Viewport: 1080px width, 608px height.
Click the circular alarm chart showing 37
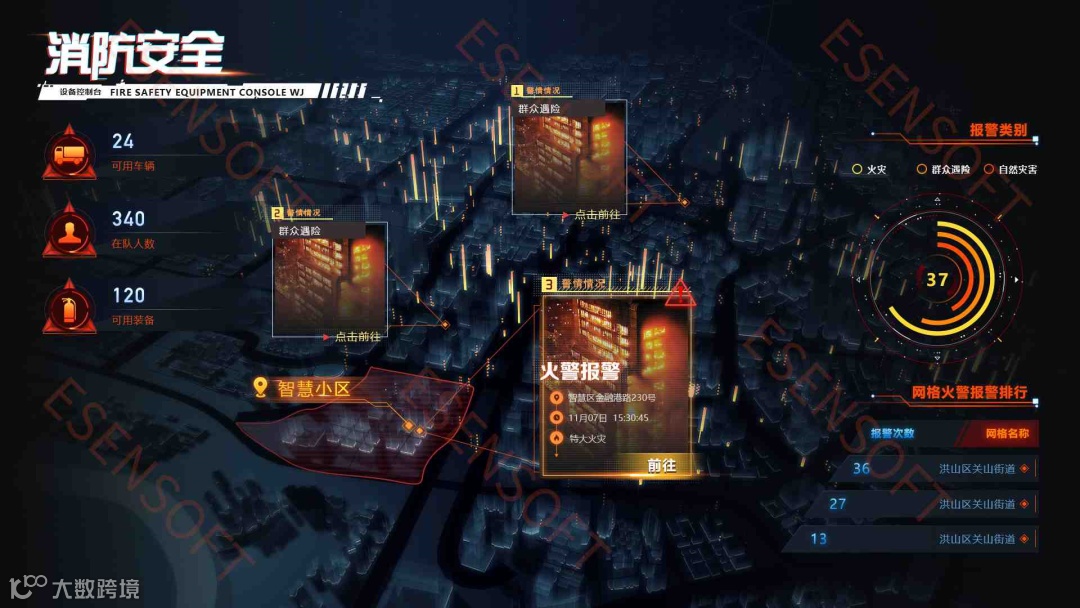[936, 279]
